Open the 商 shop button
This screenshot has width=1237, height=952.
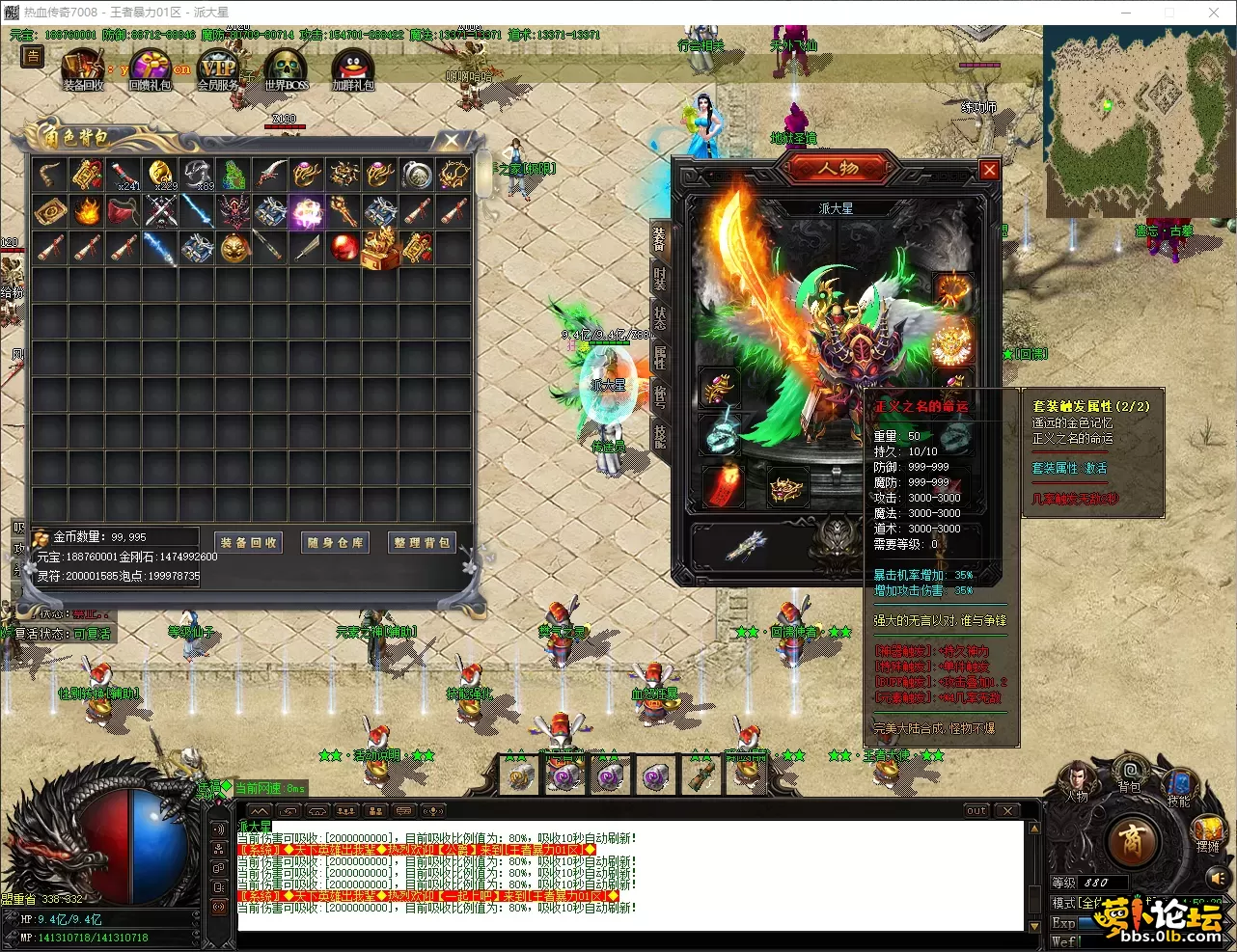[1133, 842]
